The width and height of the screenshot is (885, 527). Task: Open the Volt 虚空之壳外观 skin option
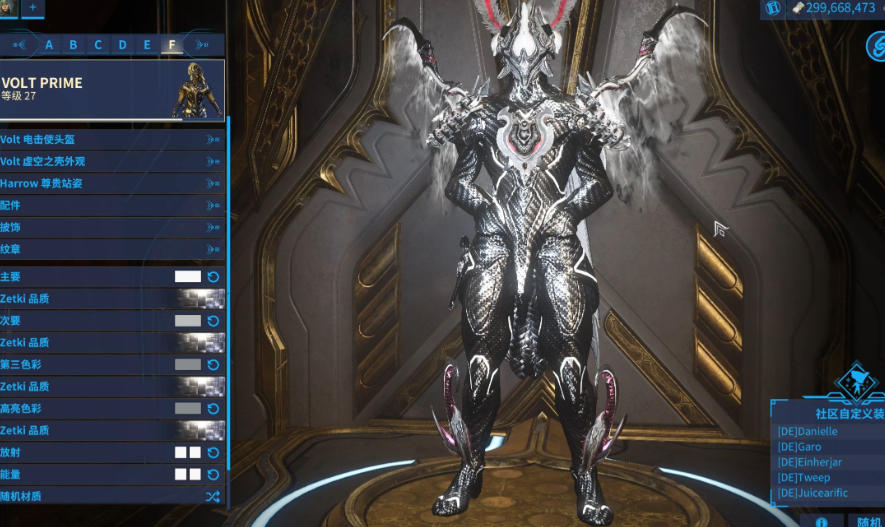point(112,161)
